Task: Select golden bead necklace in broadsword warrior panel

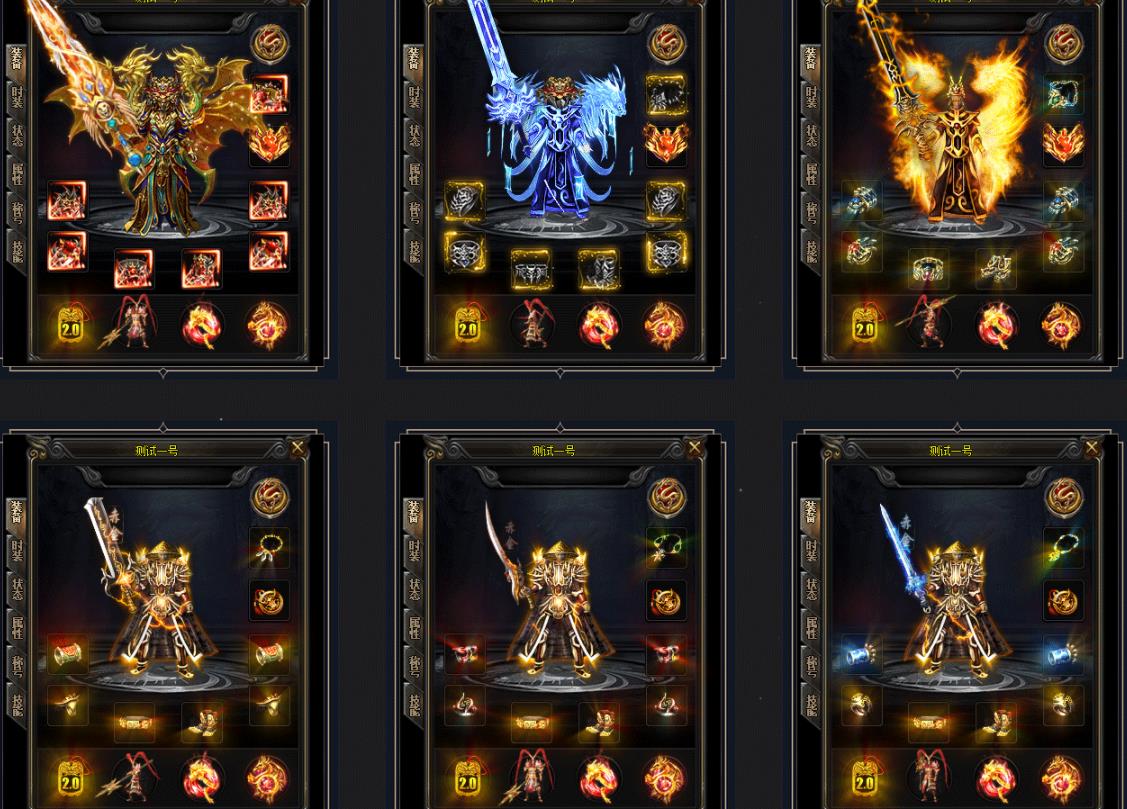Action: click(x=269, y=547)
